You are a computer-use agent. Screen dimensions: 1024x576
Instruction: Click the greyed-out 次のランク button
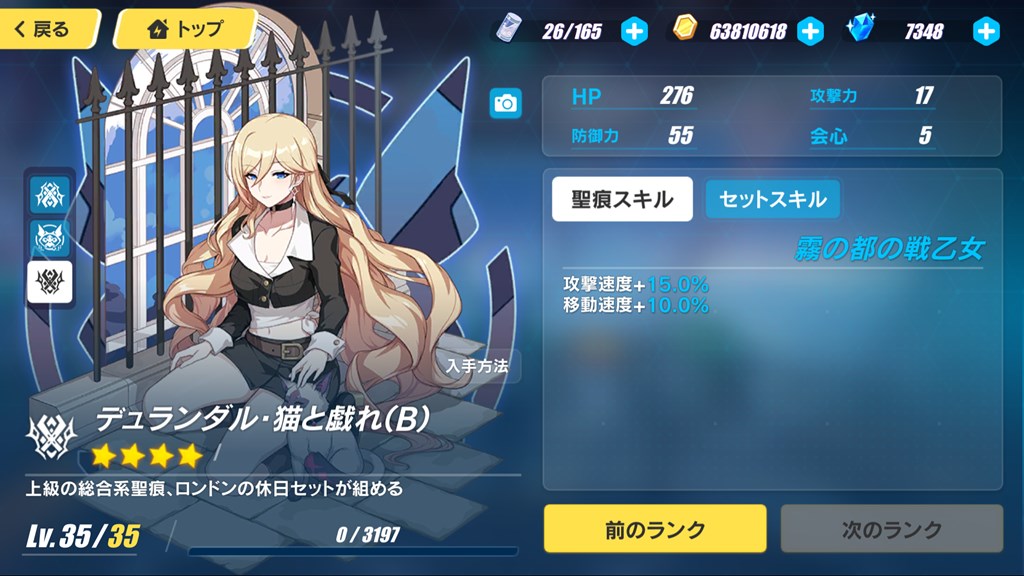pos(891,529)
